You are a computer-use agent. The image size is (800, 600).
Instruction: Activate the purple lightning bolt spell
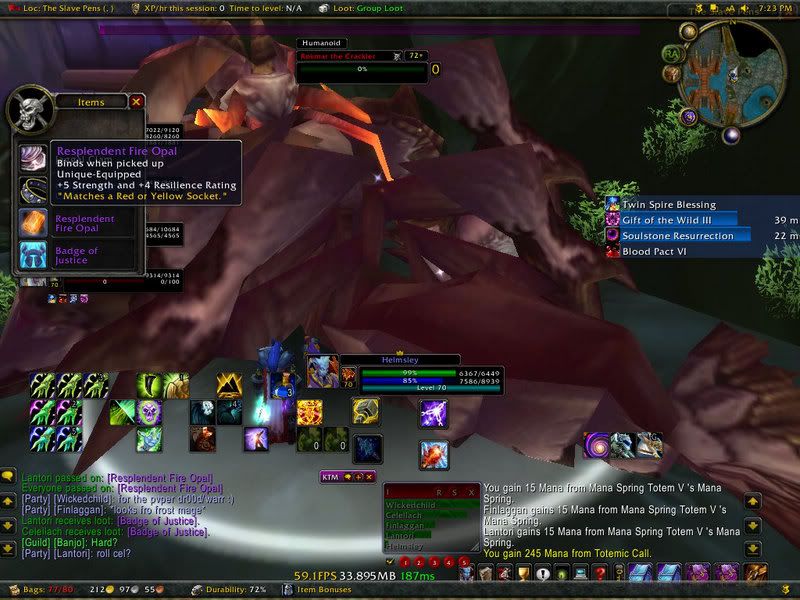pos(433,412)
